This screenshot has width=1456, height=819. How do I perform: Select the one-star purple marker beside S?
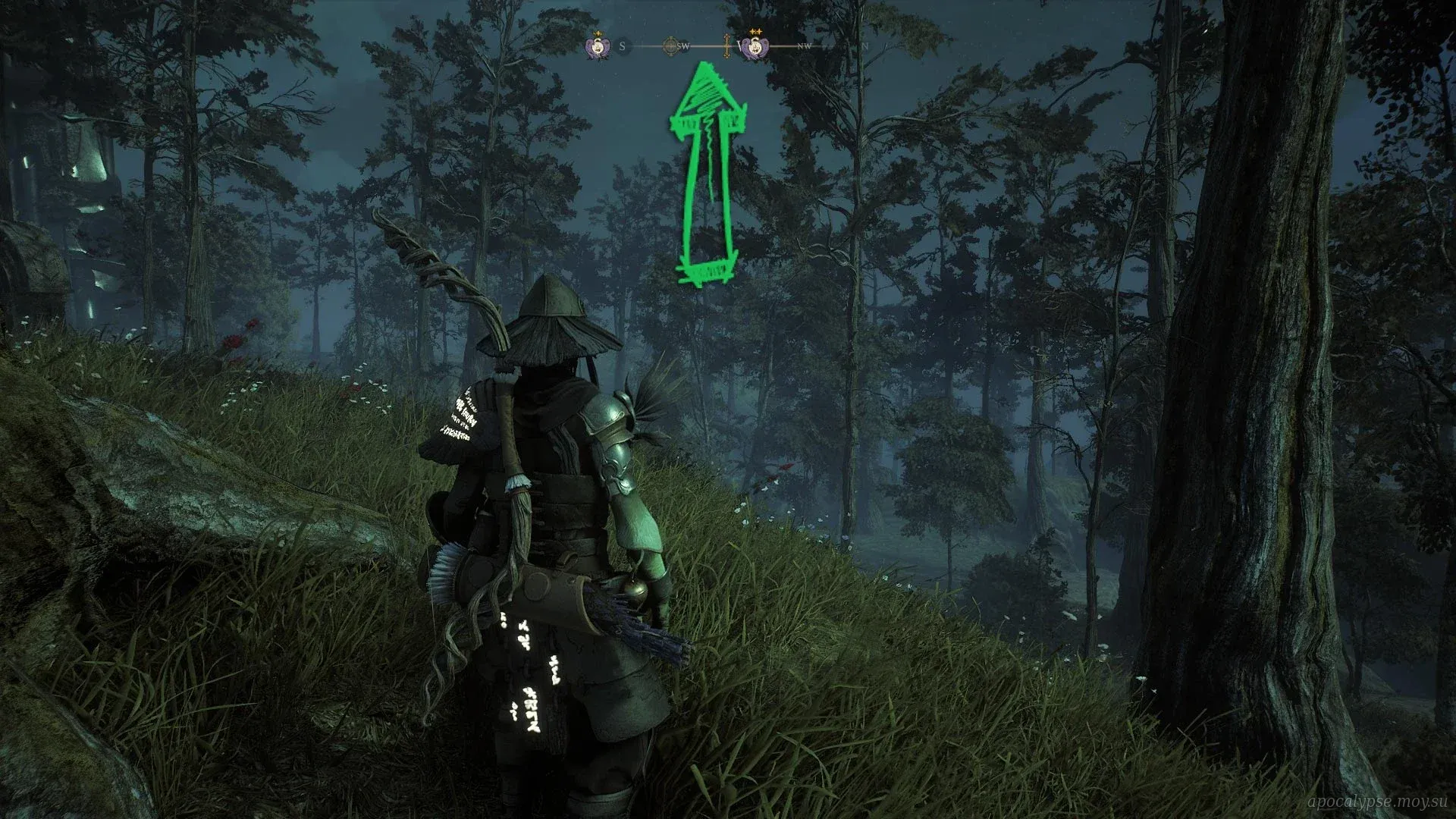point(598,47)
